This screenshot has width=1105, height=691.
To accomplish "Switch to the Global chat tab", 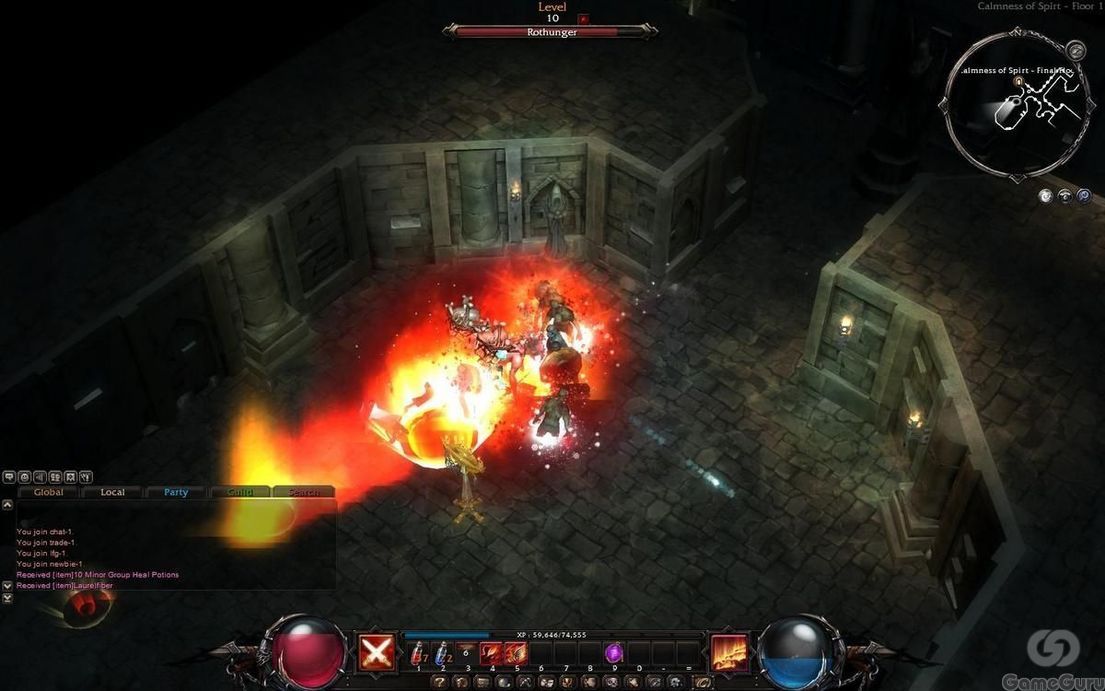I will tap(48, 492).
